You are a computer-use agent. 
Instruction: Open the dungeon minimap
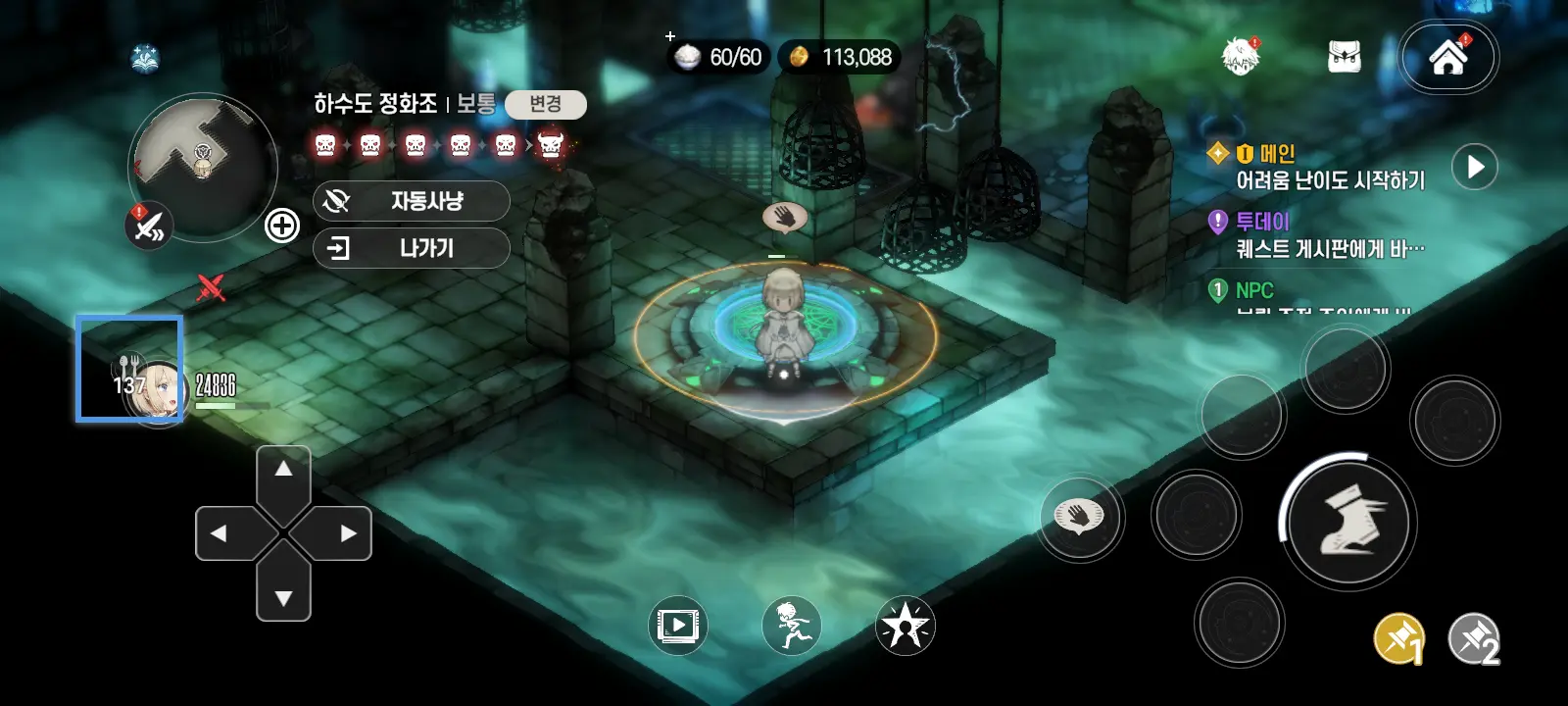[203, 163]
